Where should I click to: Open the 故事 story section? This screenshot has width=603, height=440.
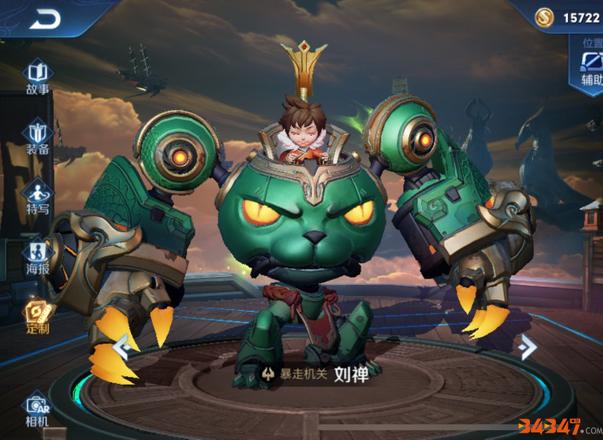click(38, 77)
